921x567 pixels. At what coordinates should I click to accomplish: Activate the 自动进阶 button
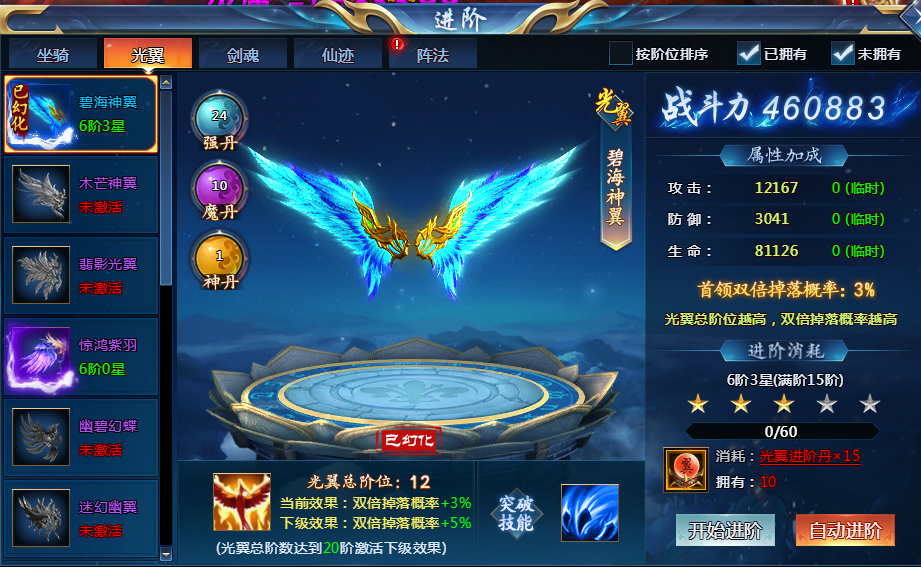click(x=844, y=530)
